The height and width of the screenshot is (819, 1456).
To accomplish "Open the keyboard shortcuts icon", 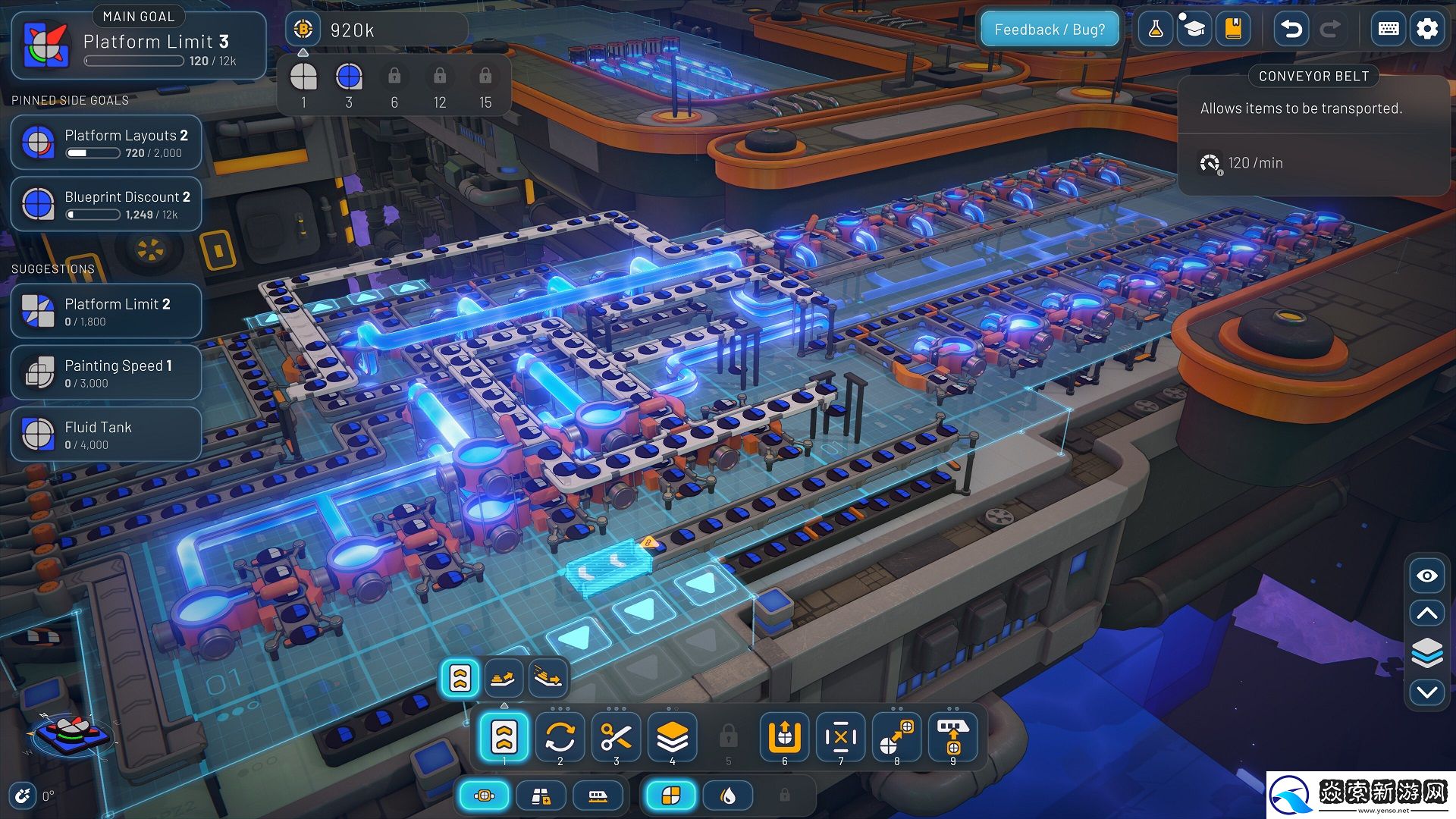I will tap(1389, 30).
